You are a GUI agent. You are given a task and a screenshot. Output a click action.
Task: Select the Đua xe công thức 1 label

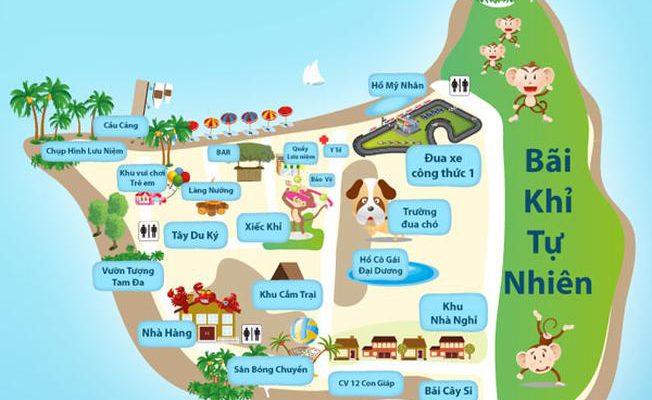click(442, 168)
